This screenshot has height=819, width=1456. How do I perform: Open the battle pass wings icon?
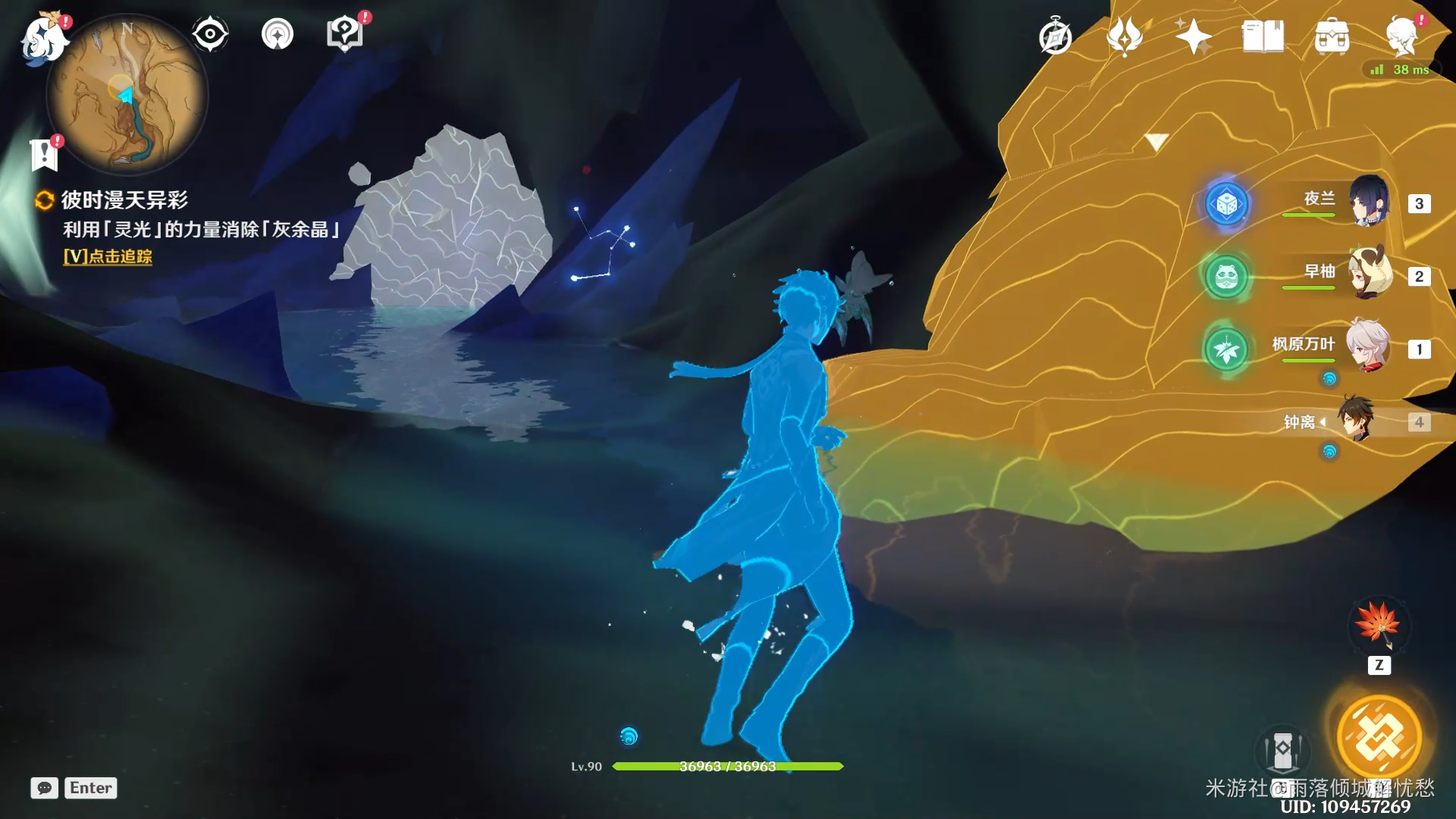point(1125,36)
